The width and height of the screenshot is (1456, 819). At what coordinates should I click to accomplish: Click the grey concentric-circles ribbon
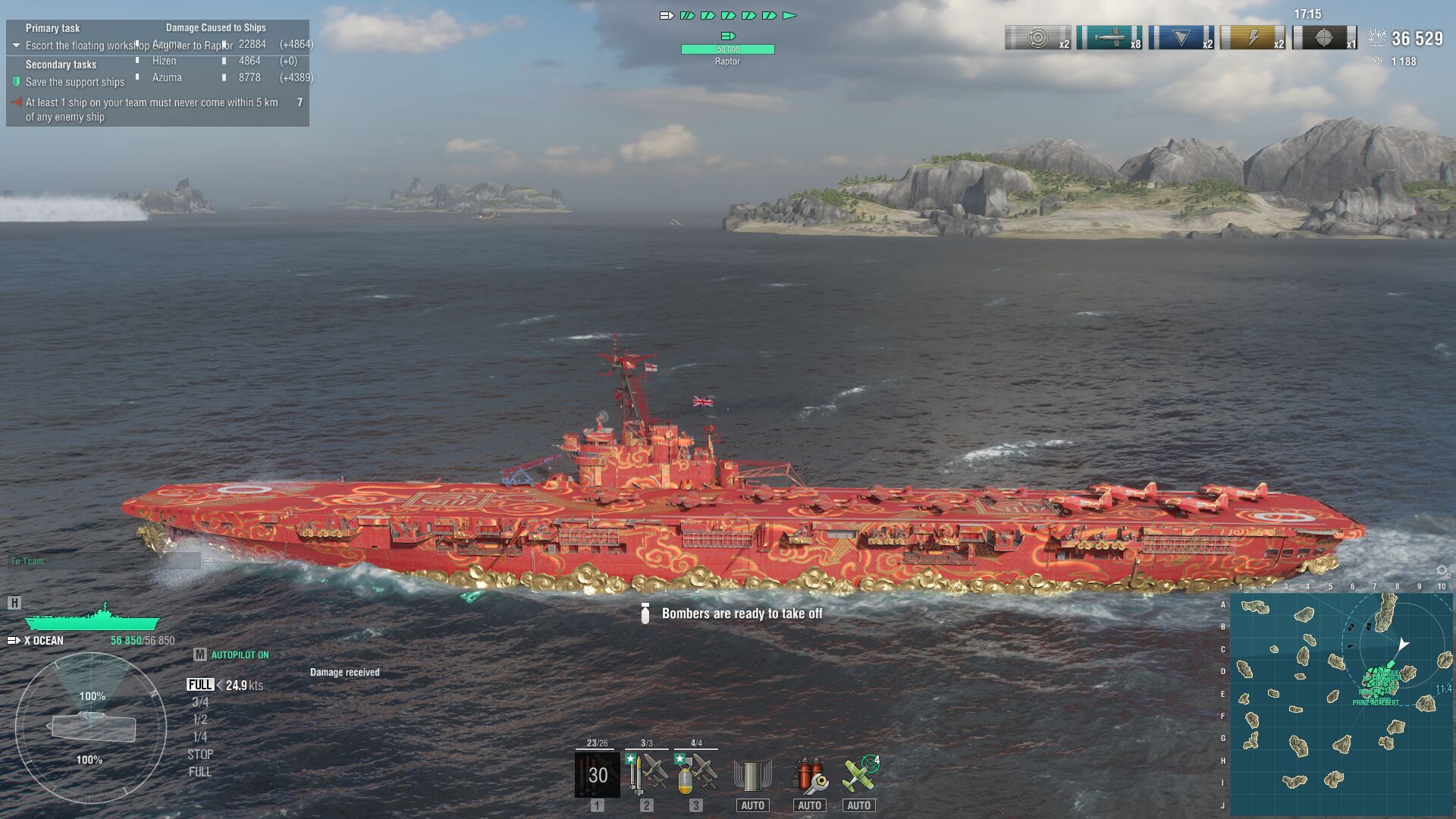click(x=1037, y=38)
